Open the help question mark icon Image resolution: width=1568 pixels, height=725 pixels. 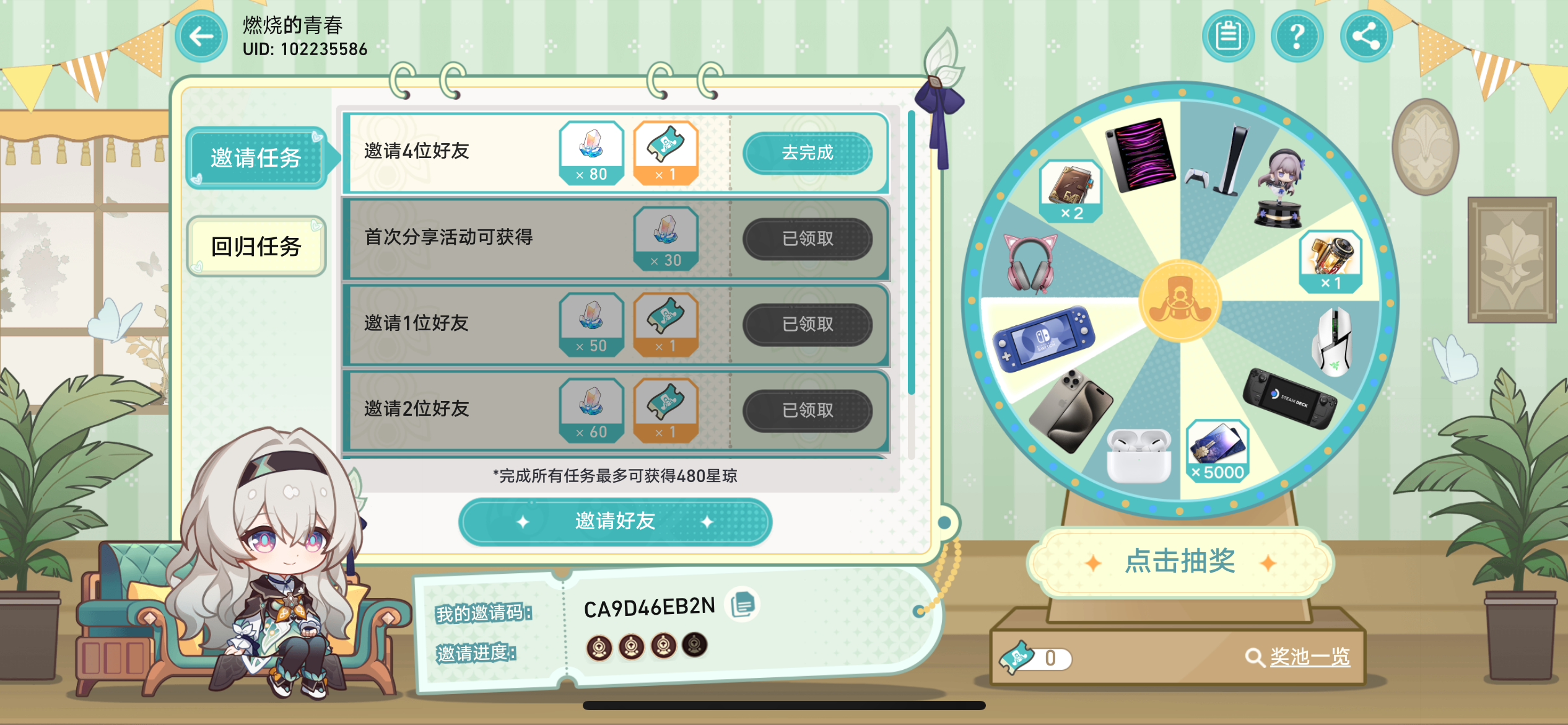(1297, 36)
